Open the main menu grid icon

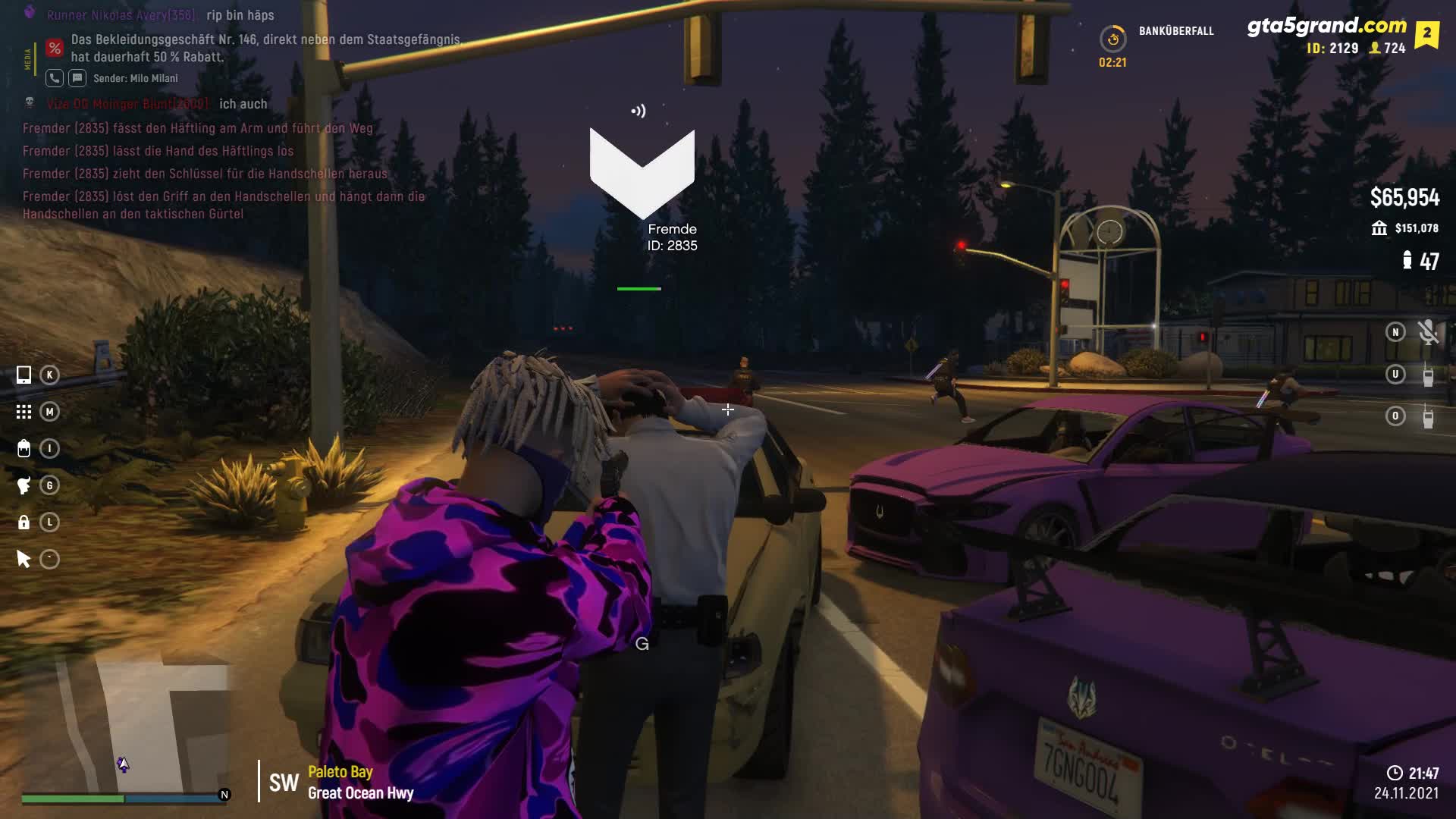24,412
